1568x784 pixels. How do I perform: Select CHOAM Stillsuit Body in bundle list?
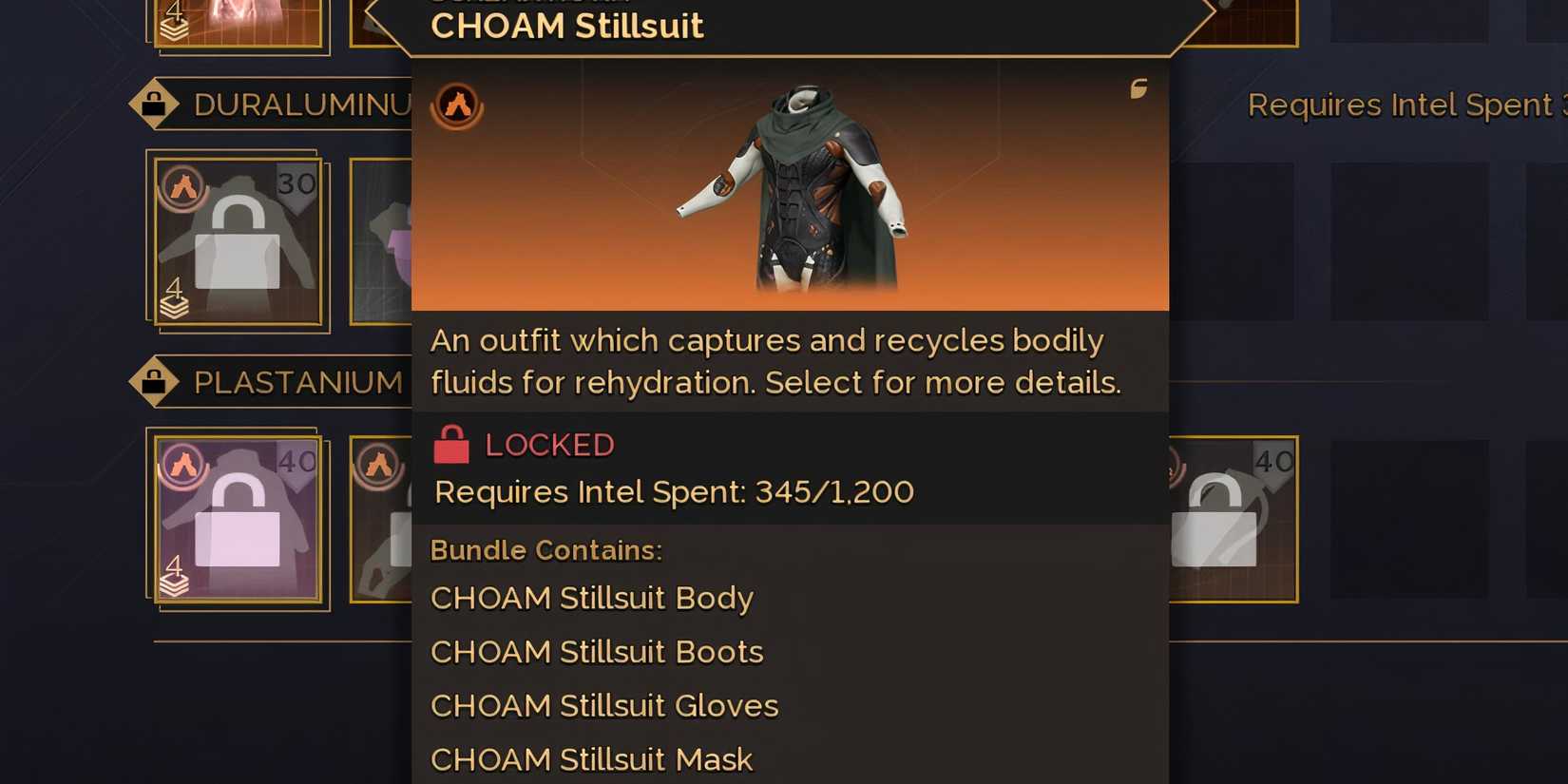click(591, 599)
